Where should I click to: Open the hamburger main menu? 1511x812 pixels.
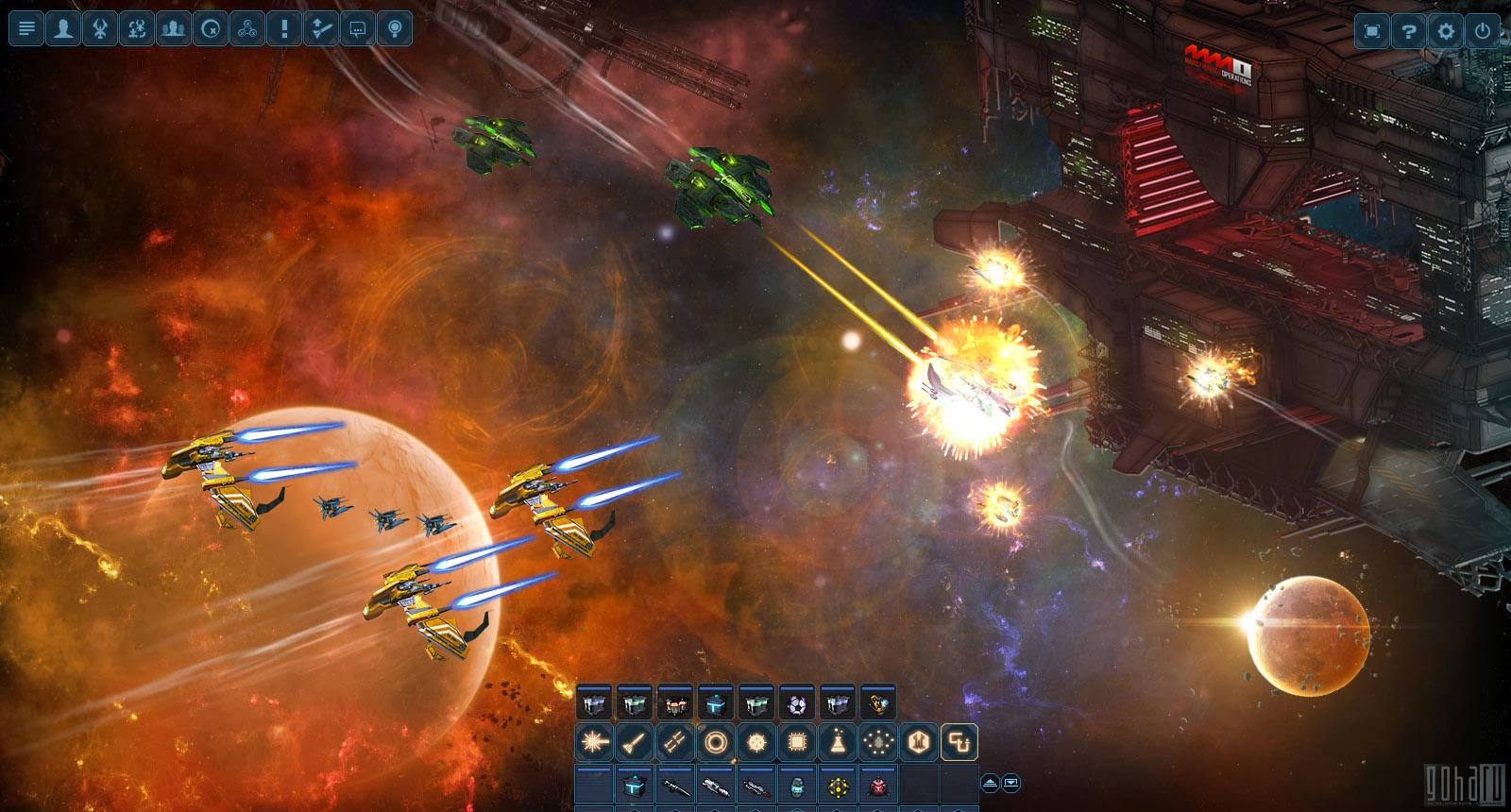point(28,28)
